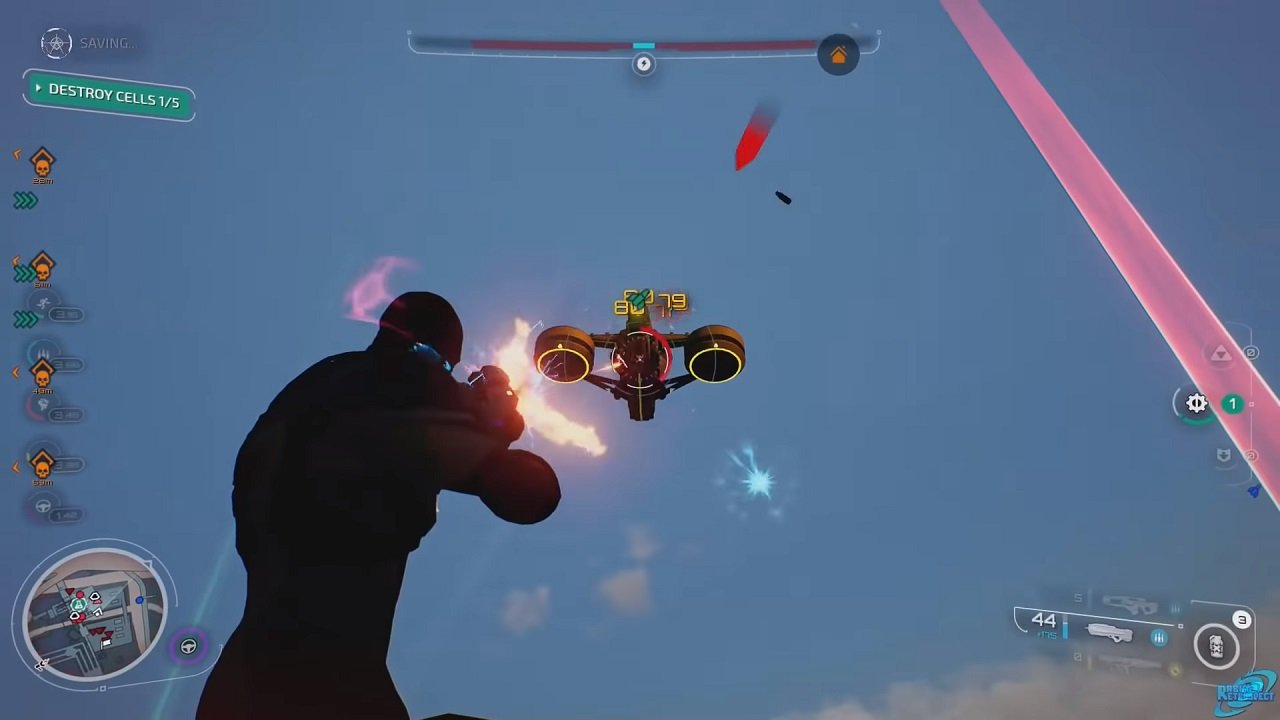Select the shield icon on the right panel
The image size is (1280, 720).
click(x=1222, y=455)
